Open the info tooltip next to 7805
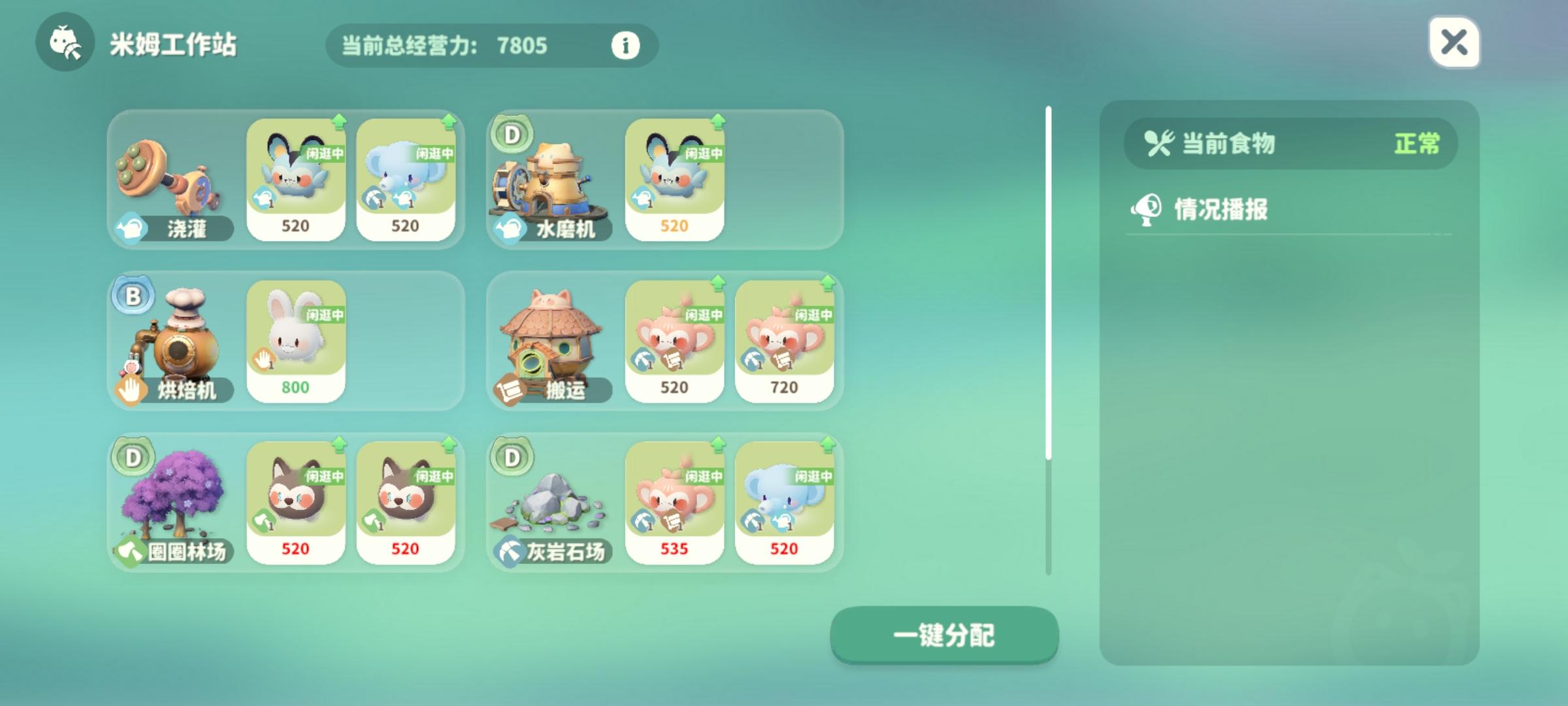 pyautogui.click(x=625, y=46)
